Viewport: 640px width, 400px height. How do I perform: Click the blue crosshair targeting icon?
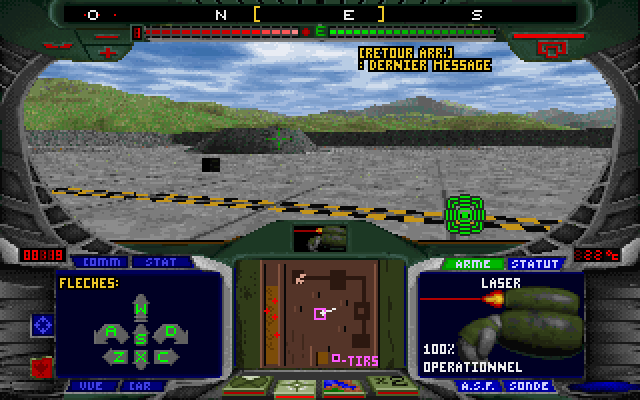point(43,324)
